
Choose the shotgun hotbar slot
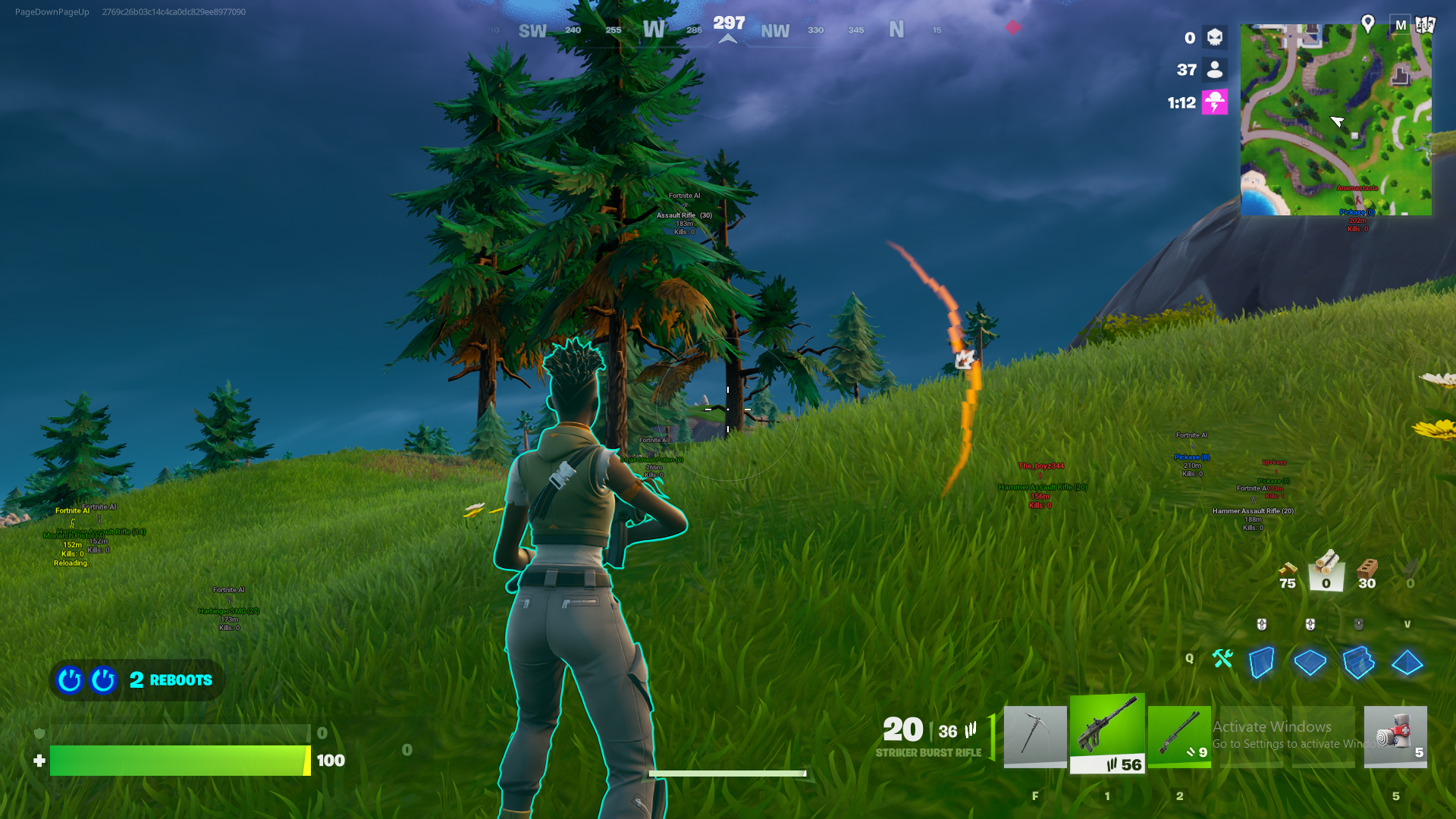coord(1178,736)
